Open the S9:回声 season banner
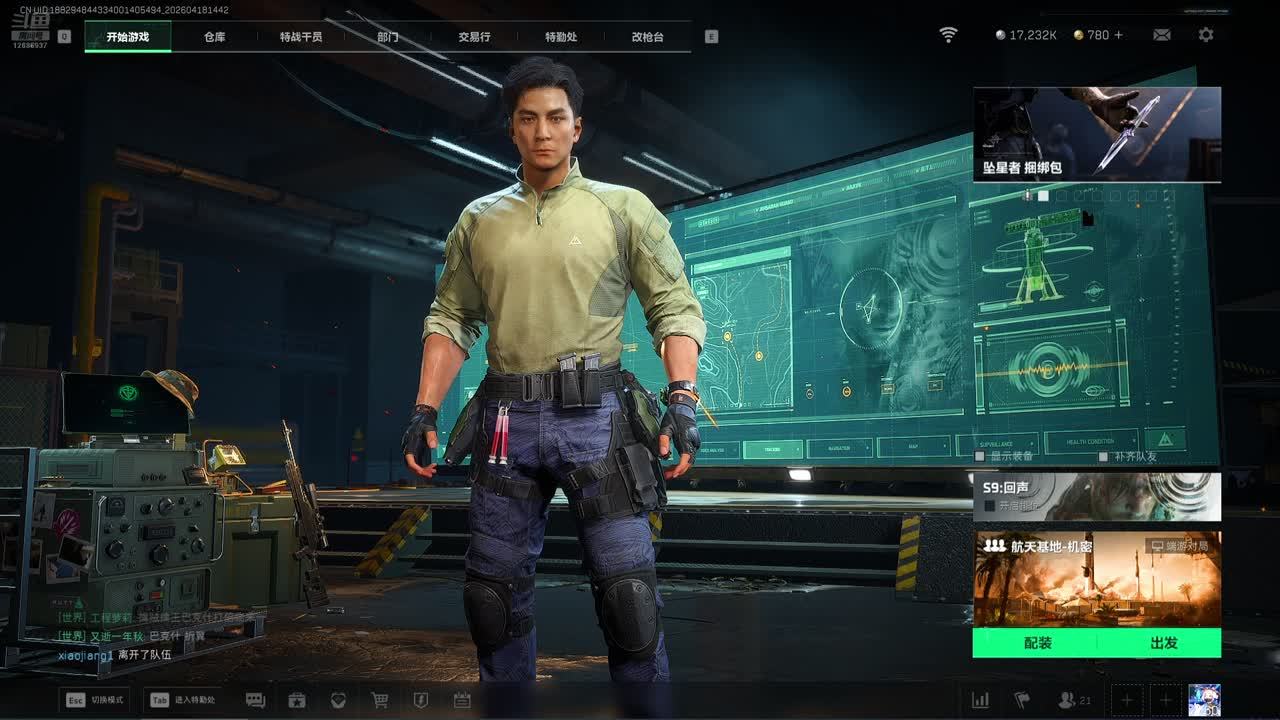The width and height of the screenshot is (1280, 720). (x=1097, y=497)
